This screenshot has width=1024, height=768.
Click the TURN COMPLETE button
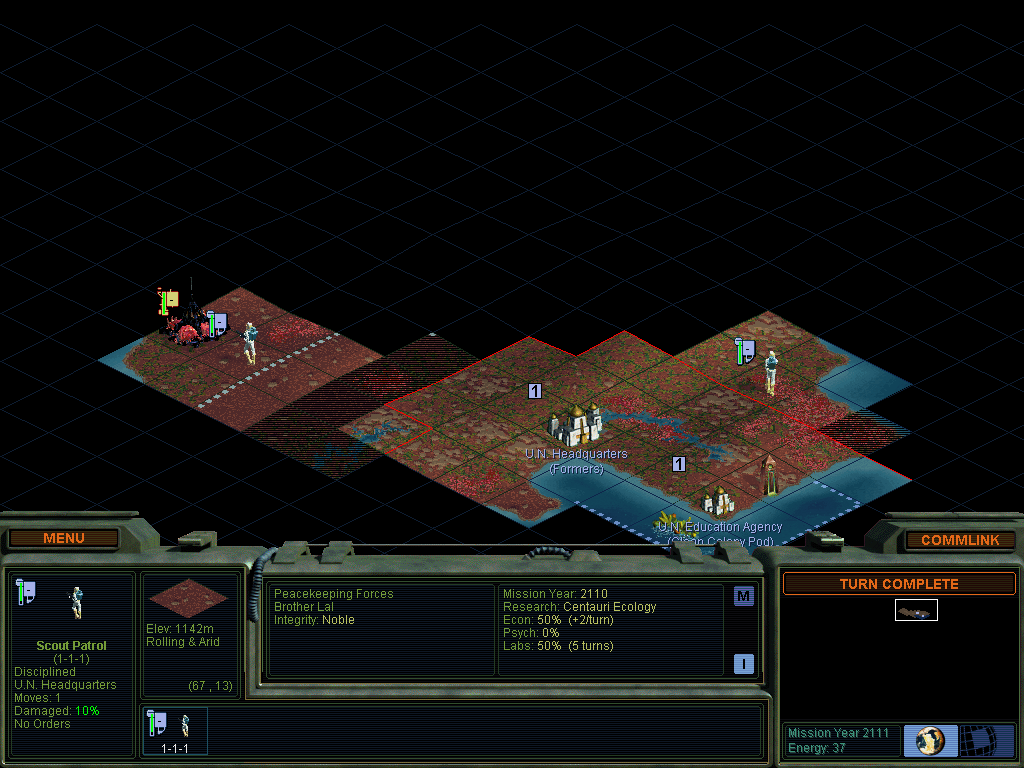(898, 584)
